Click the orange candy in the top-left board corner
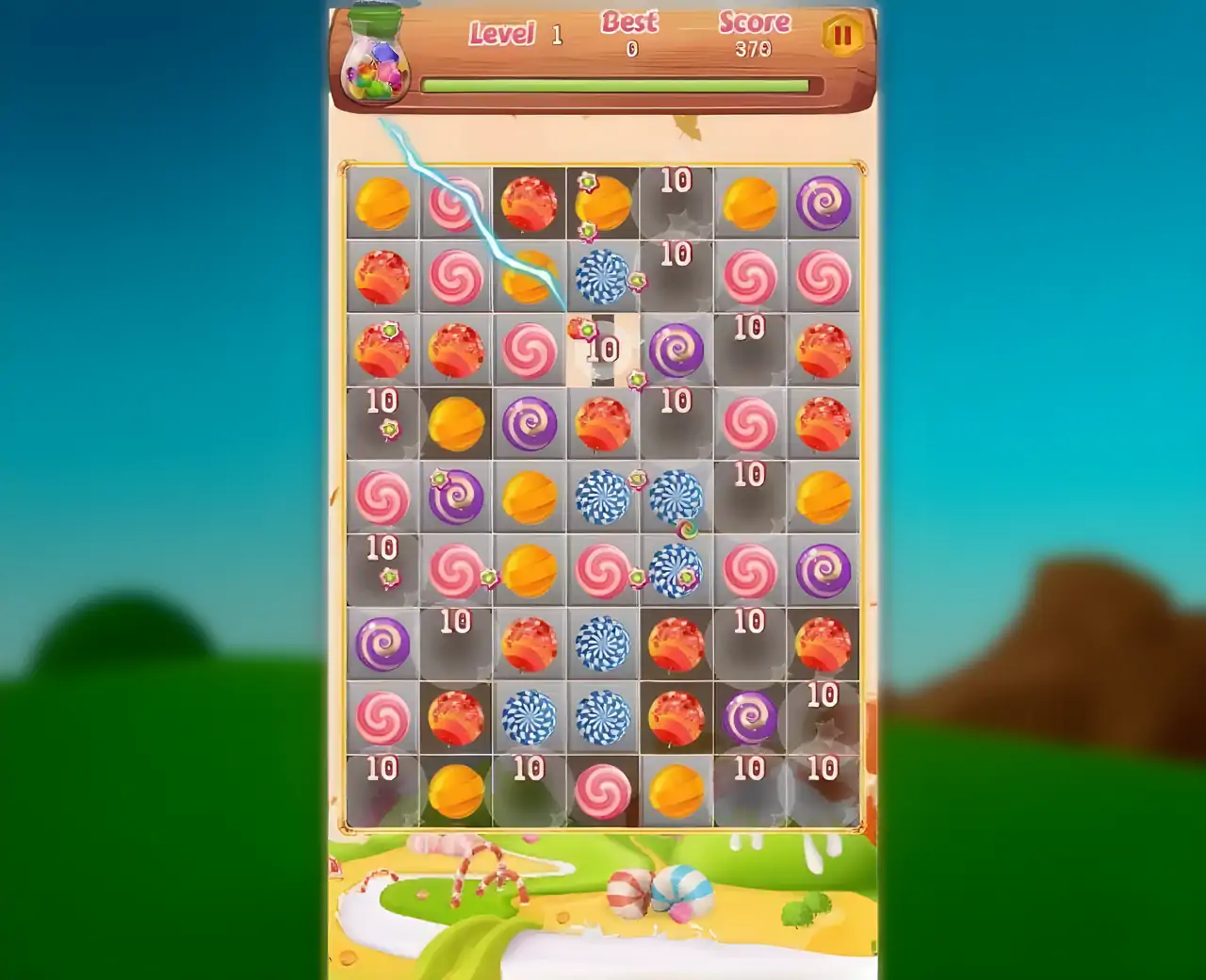 pyautogui.click(x=384, y=205)
